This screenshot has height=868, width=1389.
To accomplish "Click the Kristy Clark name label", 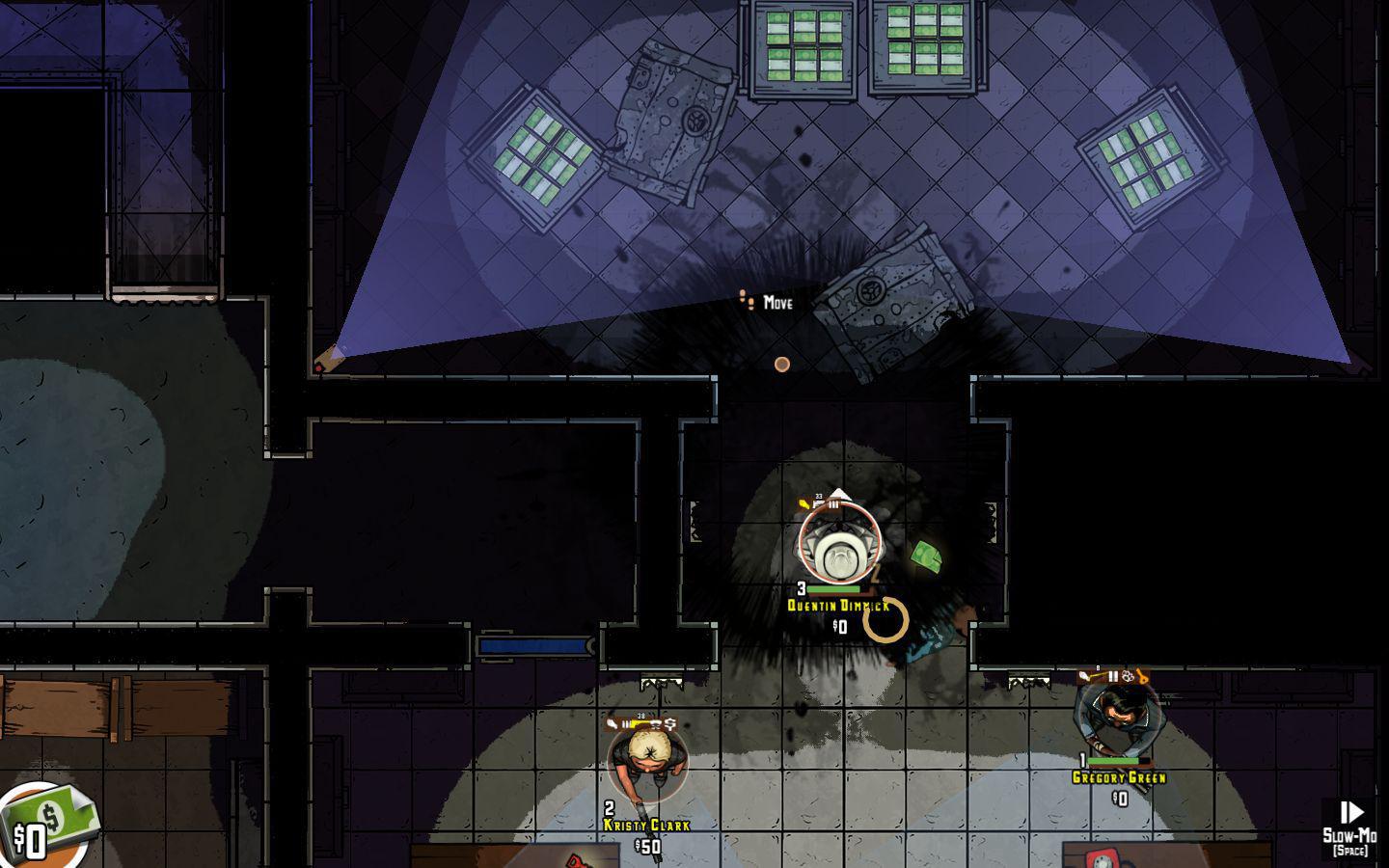I will click(645, 826).
